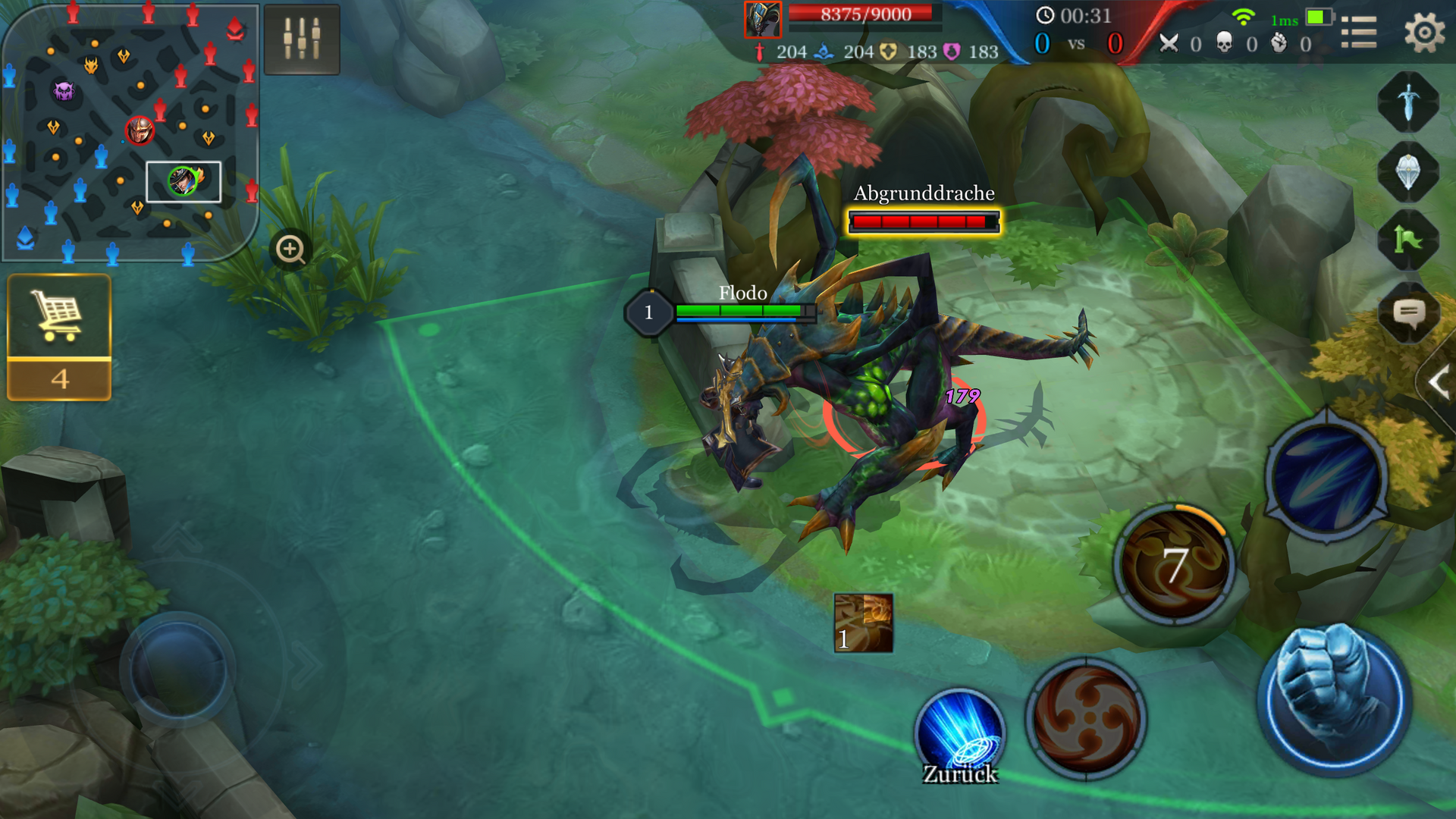Use the blue fist basic attack
Image resolution: width=1456 pixels, height=819 pixels.
(x=1334, y=699)
